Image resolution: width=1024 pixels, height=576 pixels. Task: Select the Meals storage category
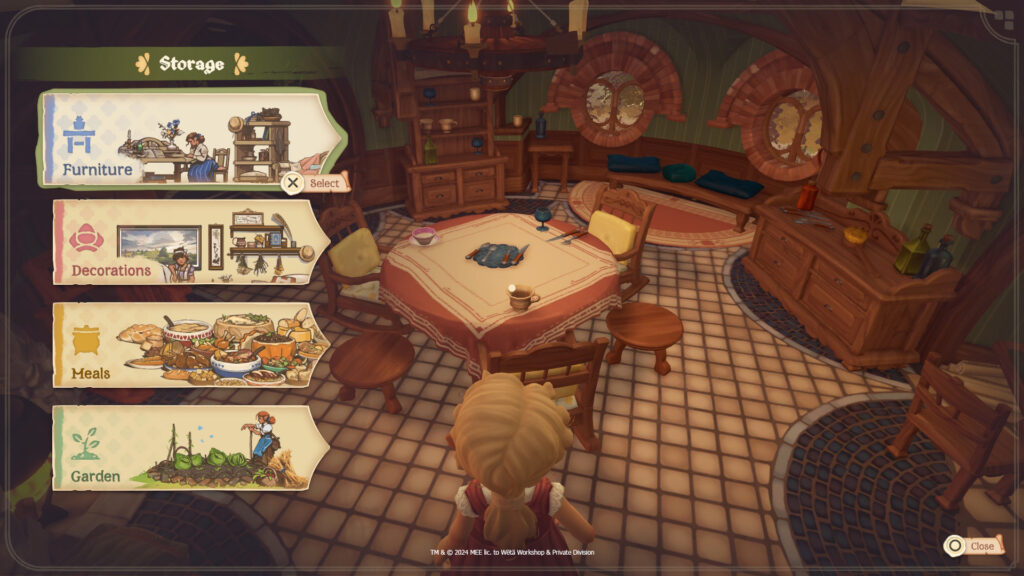pyautogui.click(x=190, y=345)
